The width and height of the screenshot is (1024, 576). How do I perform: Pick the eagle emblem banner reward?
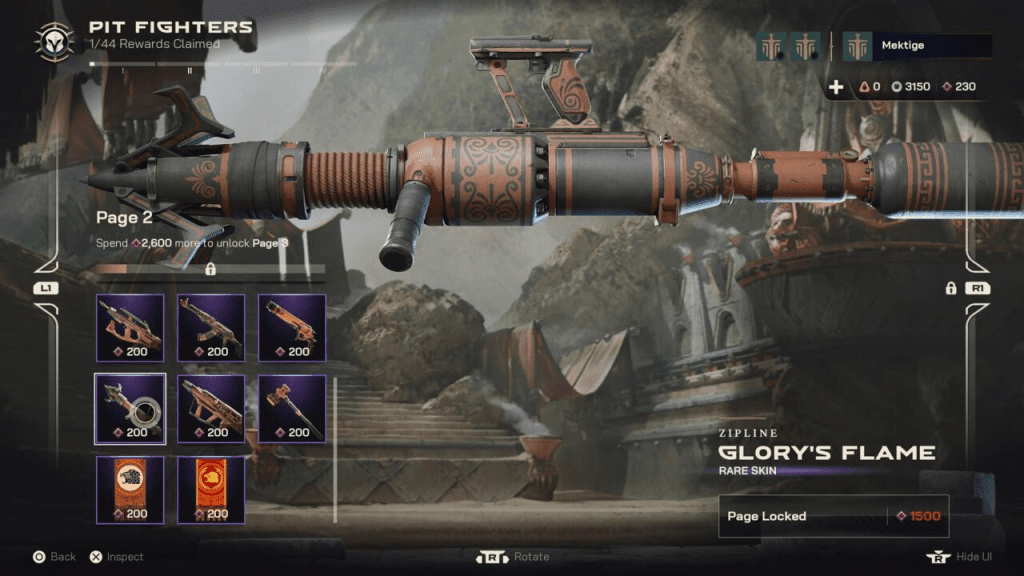click(130, 489)
